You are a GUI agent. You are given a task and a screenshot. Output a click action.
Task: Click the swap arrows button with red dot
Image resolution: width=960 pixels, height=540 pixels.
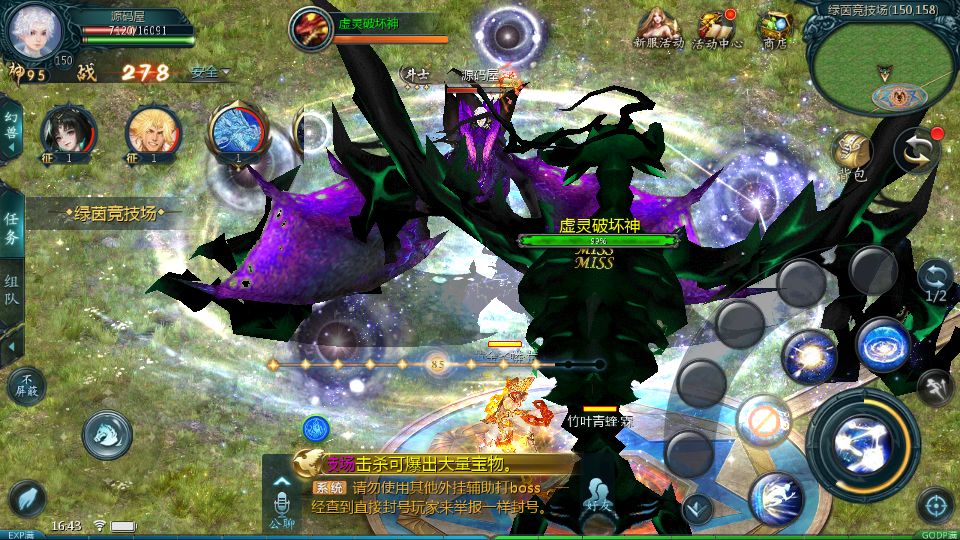pos(917,151)
